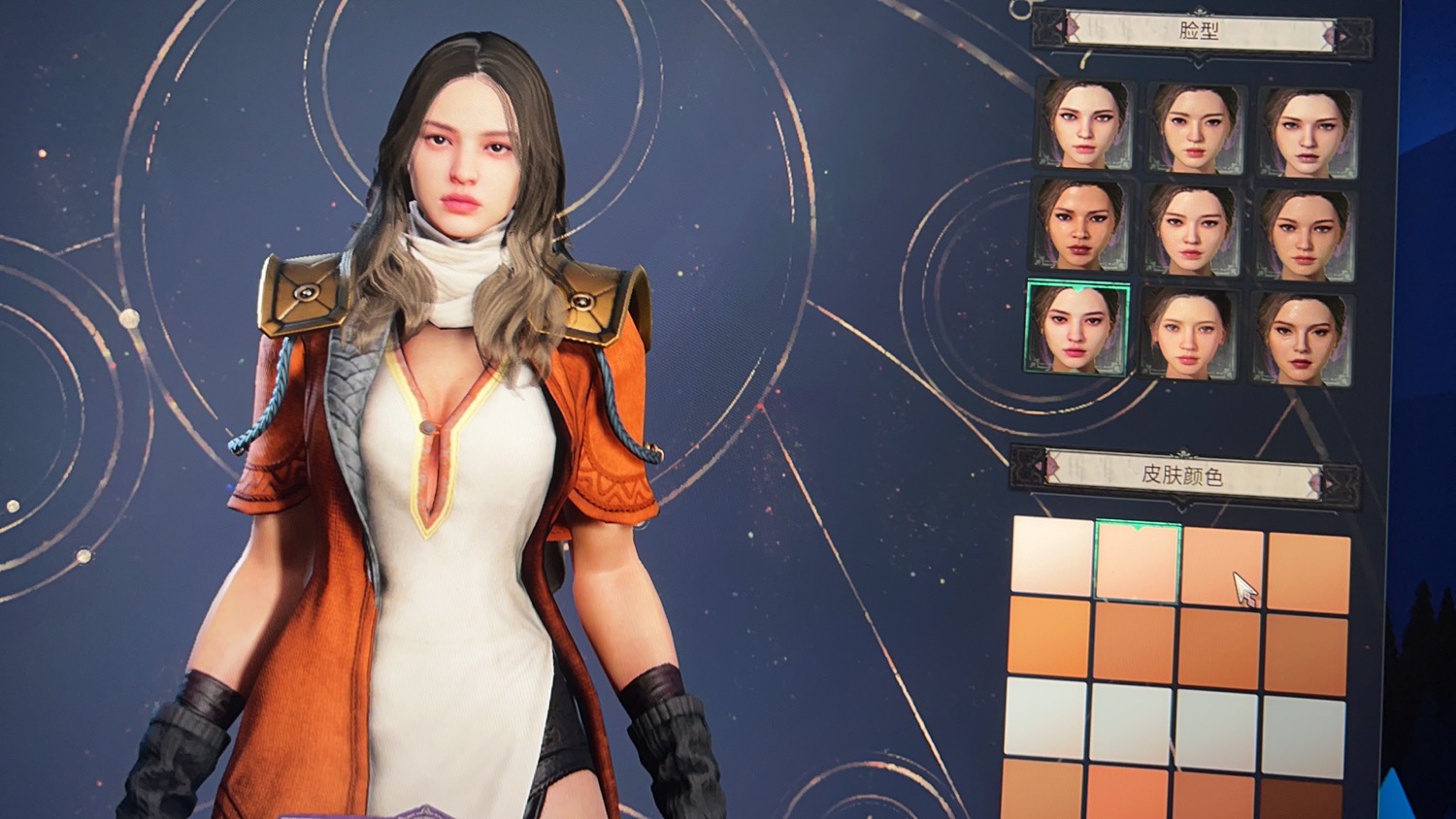
Task: Choose the dark-skinned face preset
Action: click(x=1079, y=226)
